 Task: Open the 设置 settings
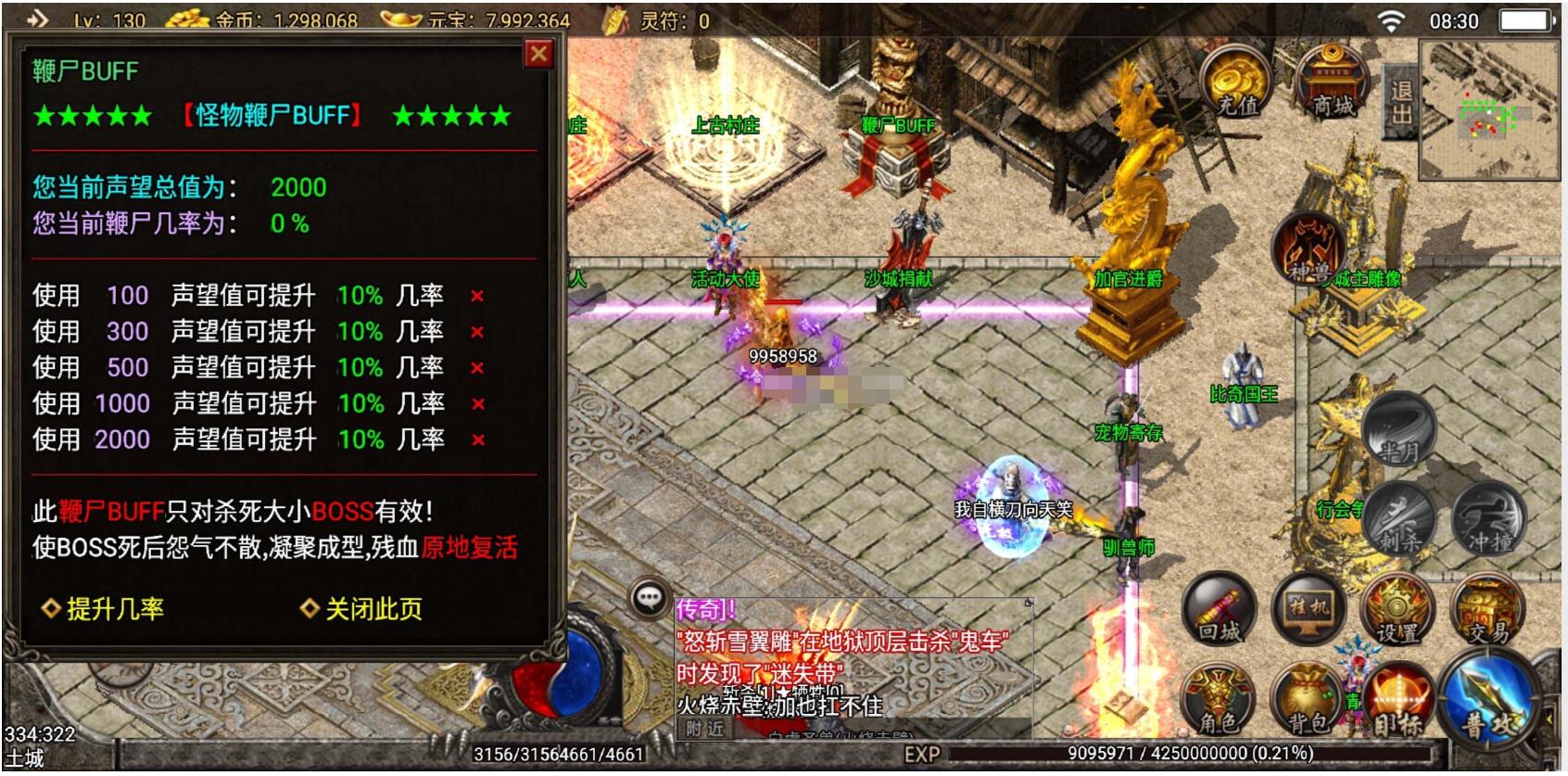[x=1397, y=609]
